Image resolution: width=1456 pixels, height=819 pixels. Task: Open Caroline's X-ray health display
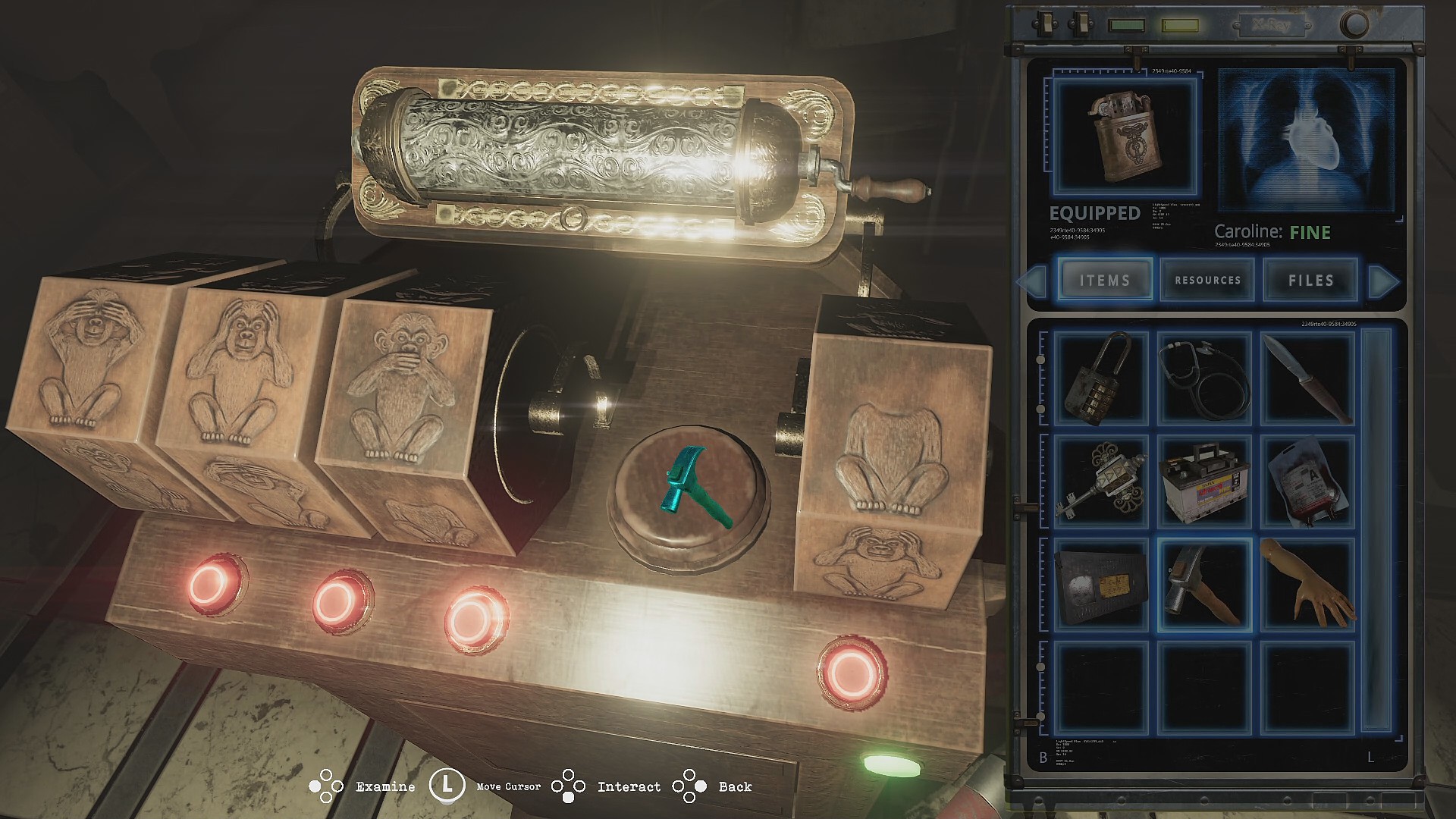[x=1306, y=139]
